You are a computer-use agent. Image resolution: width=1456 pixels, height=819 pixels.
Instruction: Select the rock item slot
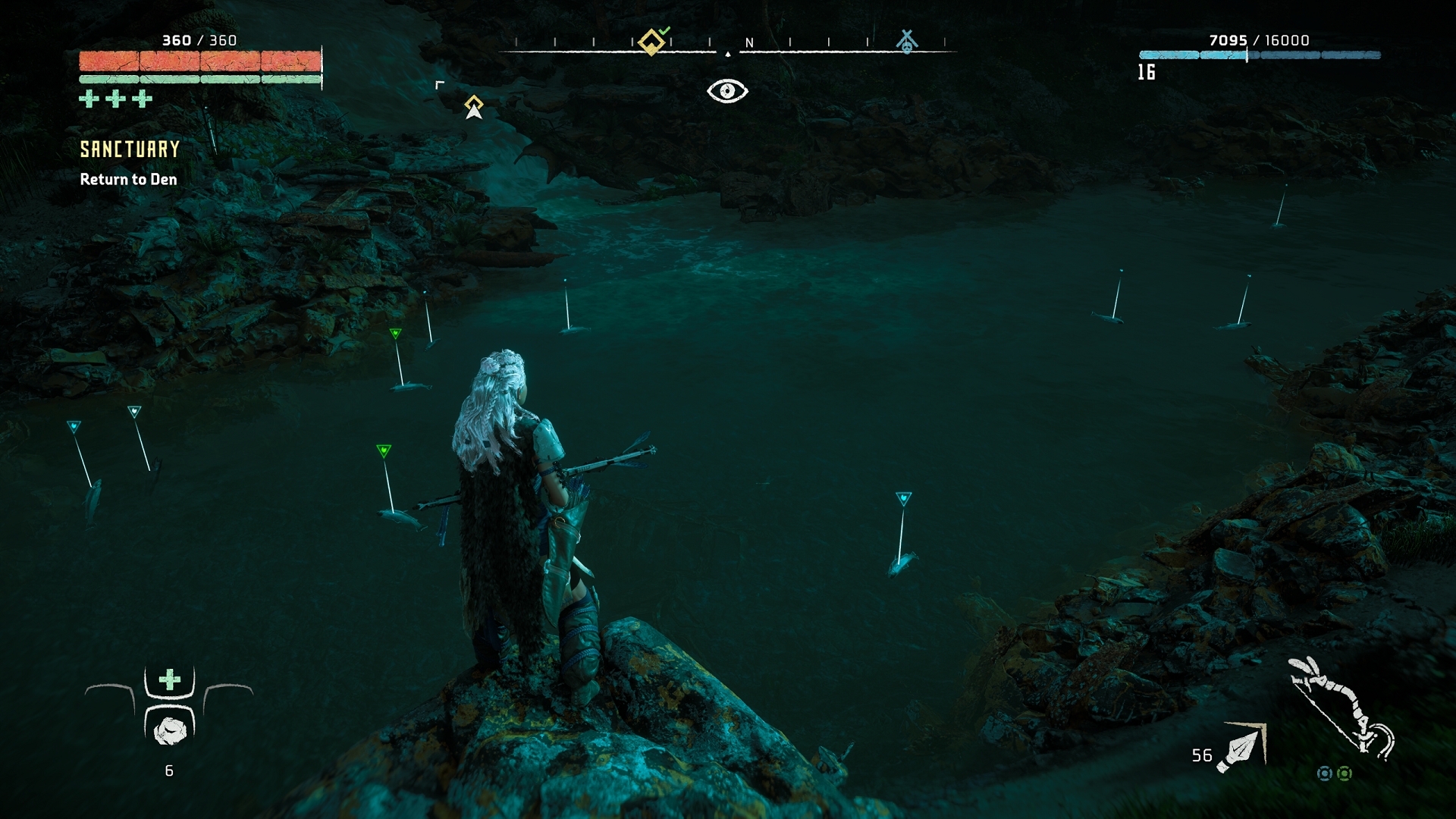tap(170, 730)
